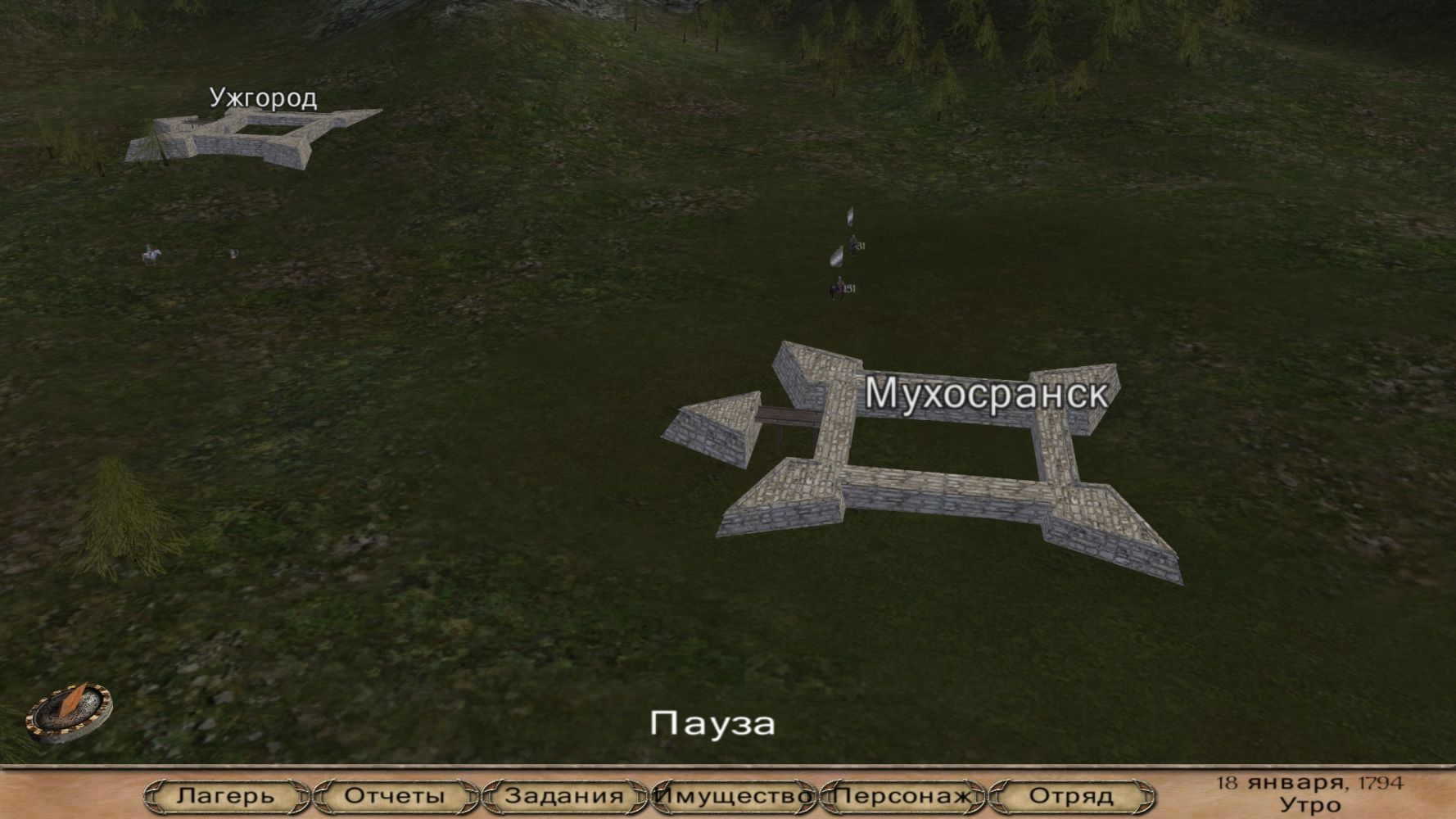This screenshot has height=819, width=1456.
Task: Show the Отчеты (Reports) screen
Action: coord(395,795)
